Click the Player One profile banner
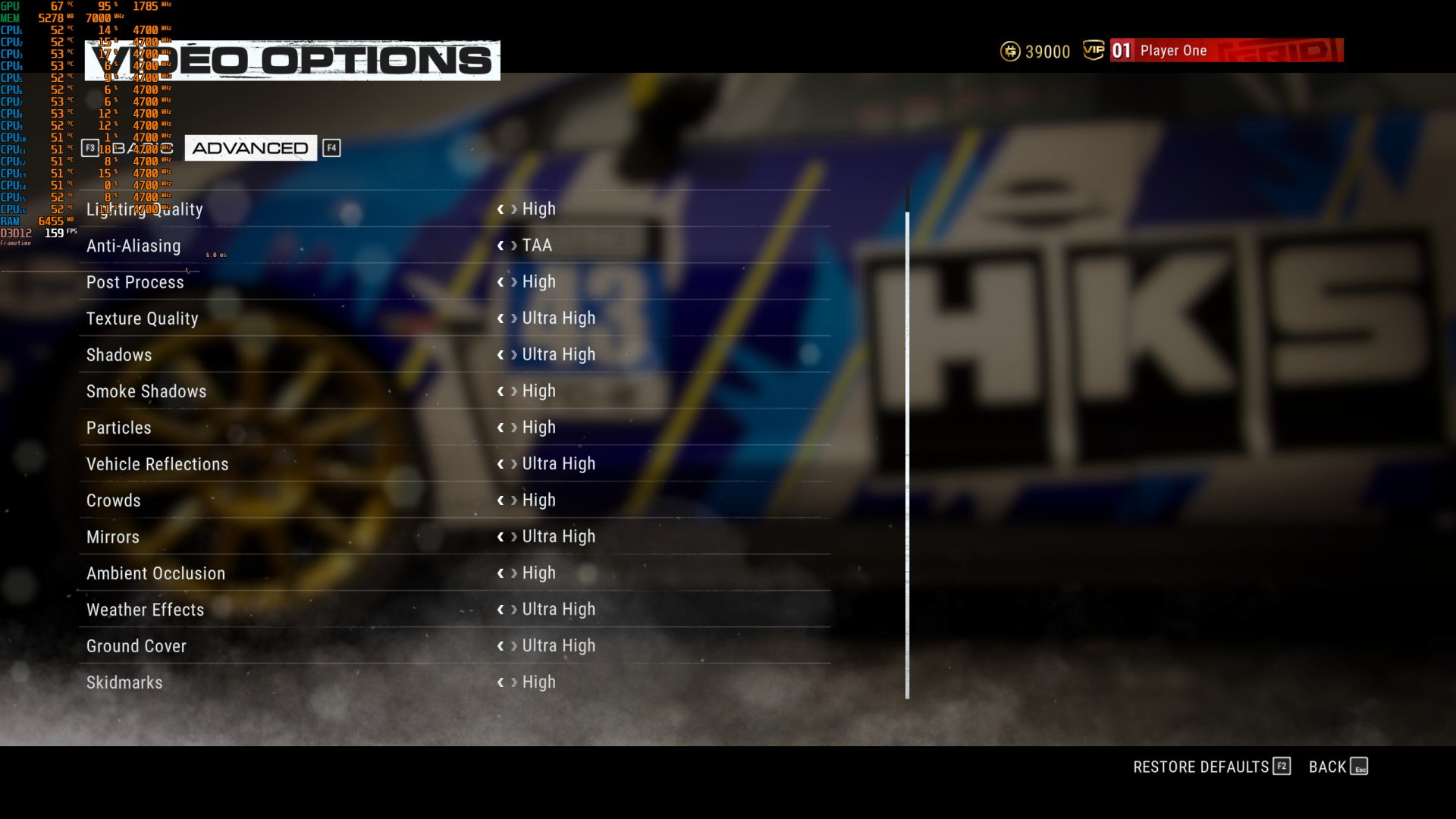The height and width of the screenshot is (819, 1456). tap(1225, 51)
